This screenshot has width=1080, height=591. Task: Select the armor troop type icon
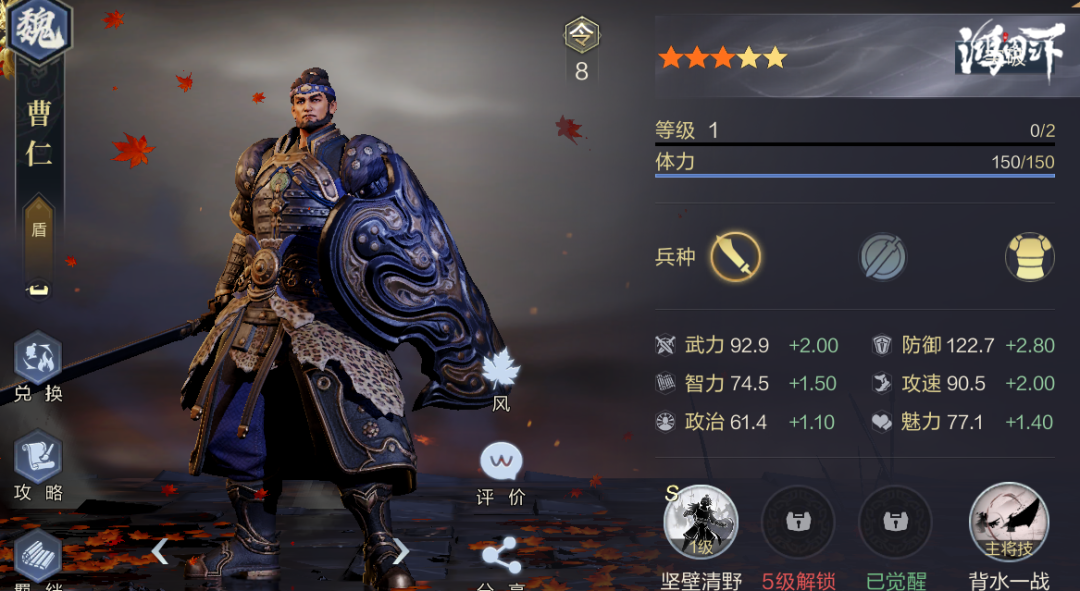tap(1030, 258)
